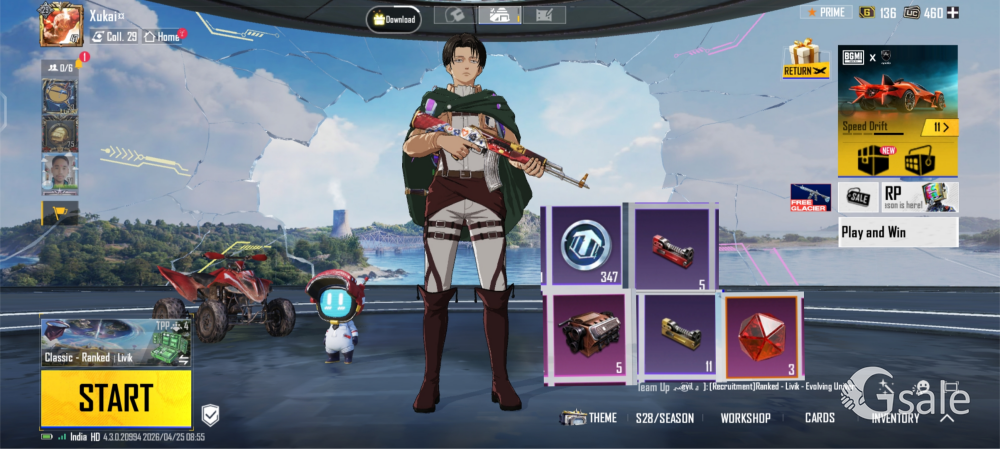Open the Inventory
This screenshot has height=449, width=1000.
click(x=895, y=418)
